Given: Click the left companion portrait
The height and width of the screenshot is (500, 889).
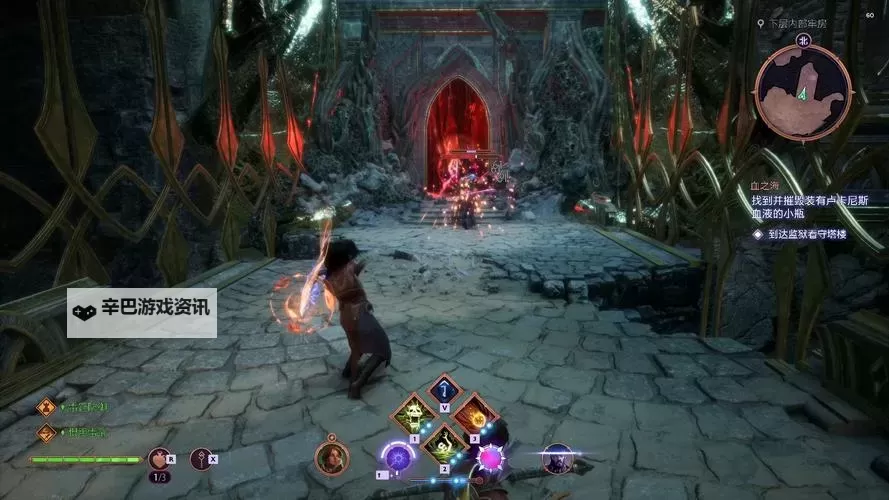Looking at the screenshot, I should point(332,458).
